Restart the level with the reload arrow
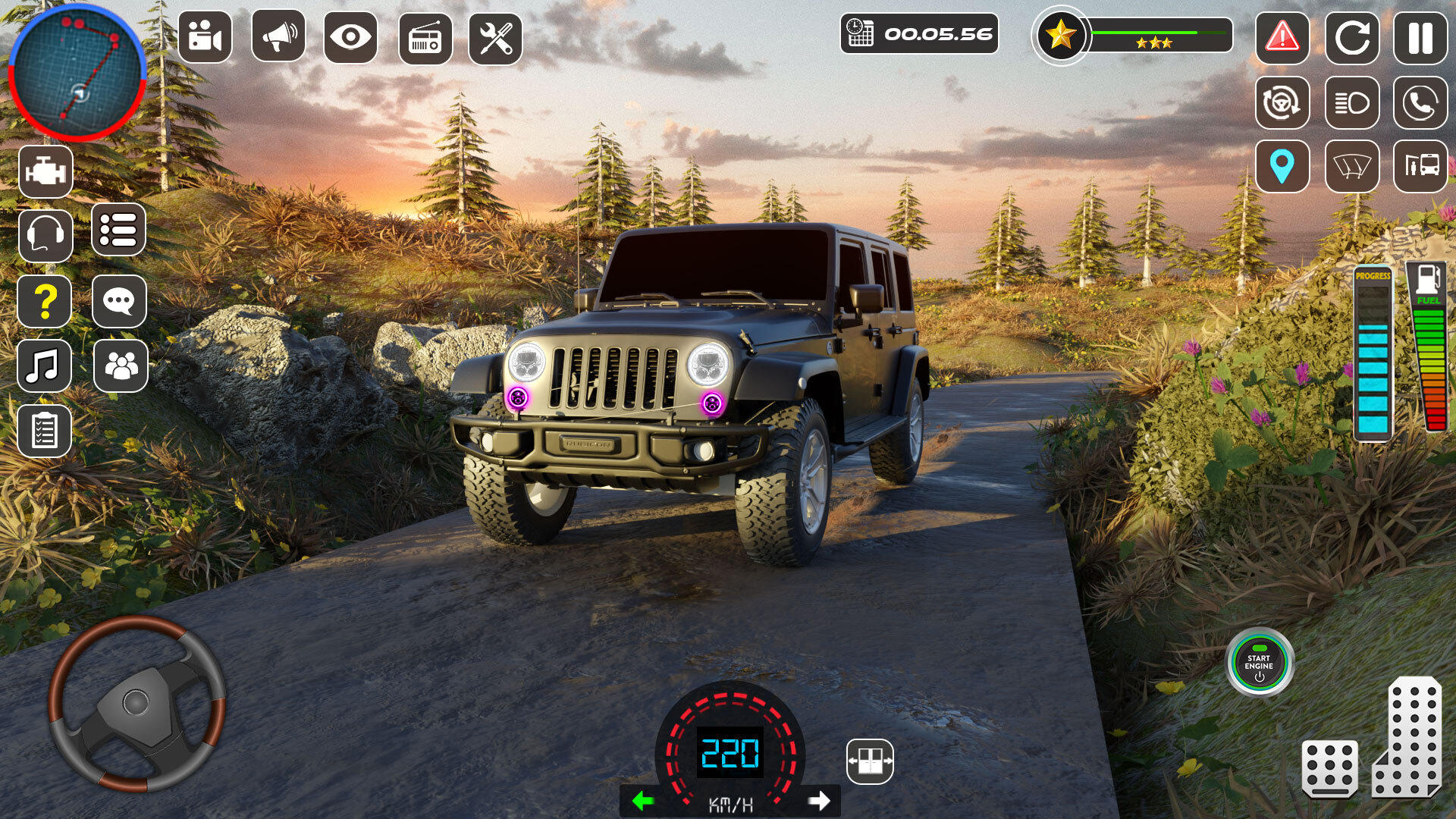The image size is (1456, 819). tap(1351, 37)
